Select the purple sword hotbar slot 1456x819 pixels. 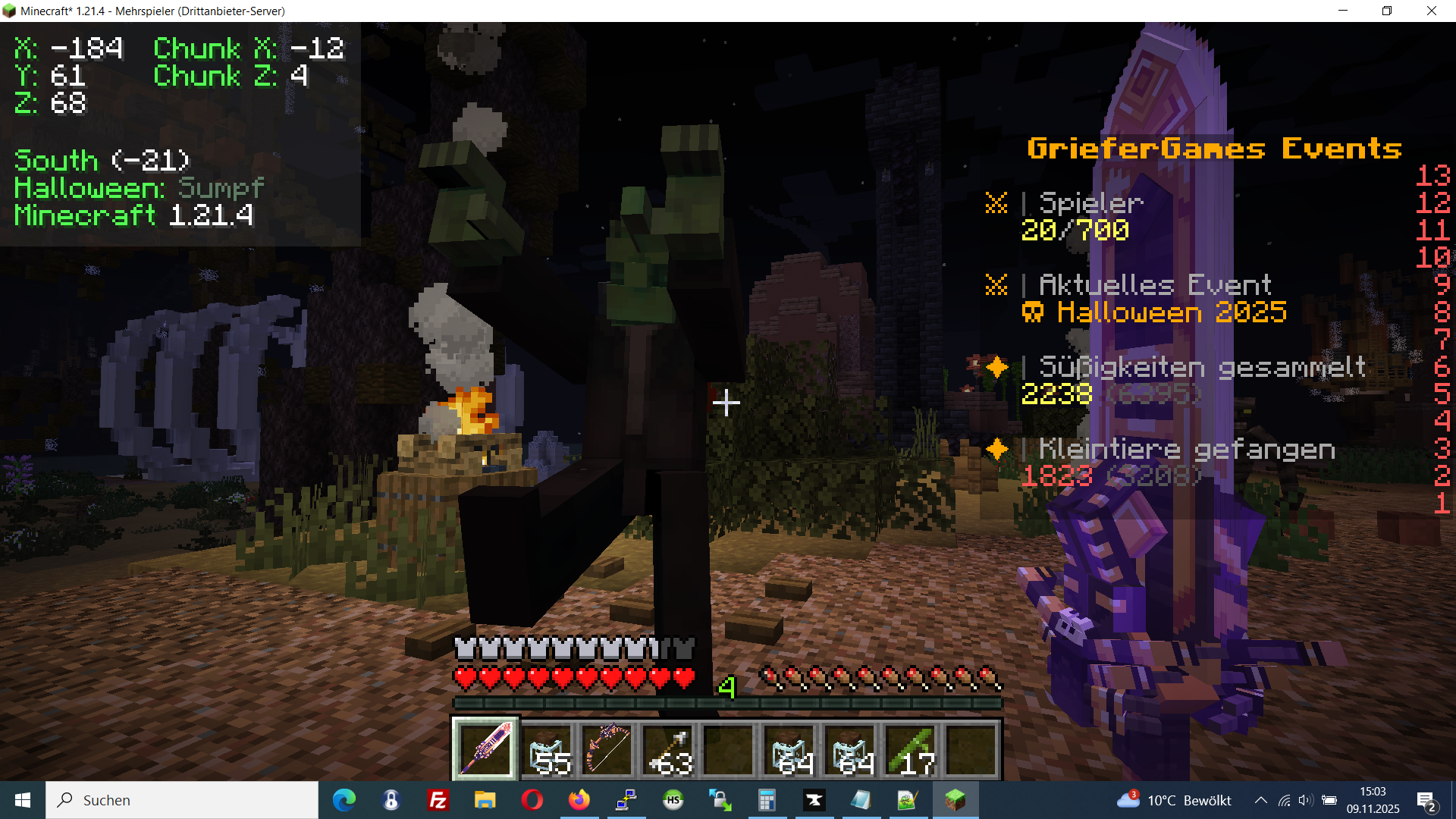[485, 749]
